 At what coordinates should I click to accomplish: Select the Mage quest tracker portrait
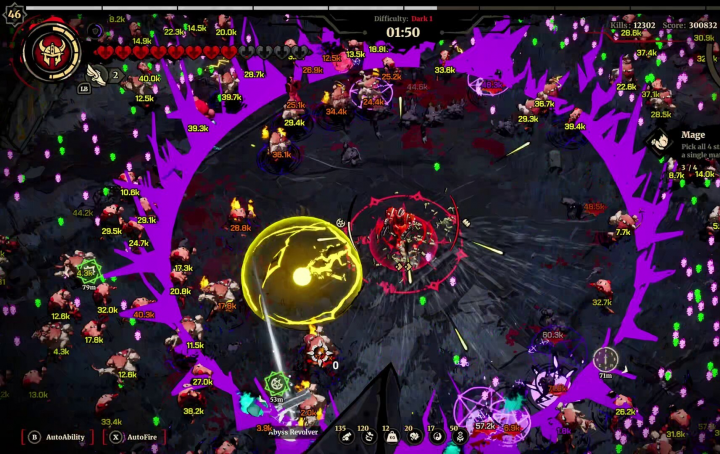click(660, 141)
